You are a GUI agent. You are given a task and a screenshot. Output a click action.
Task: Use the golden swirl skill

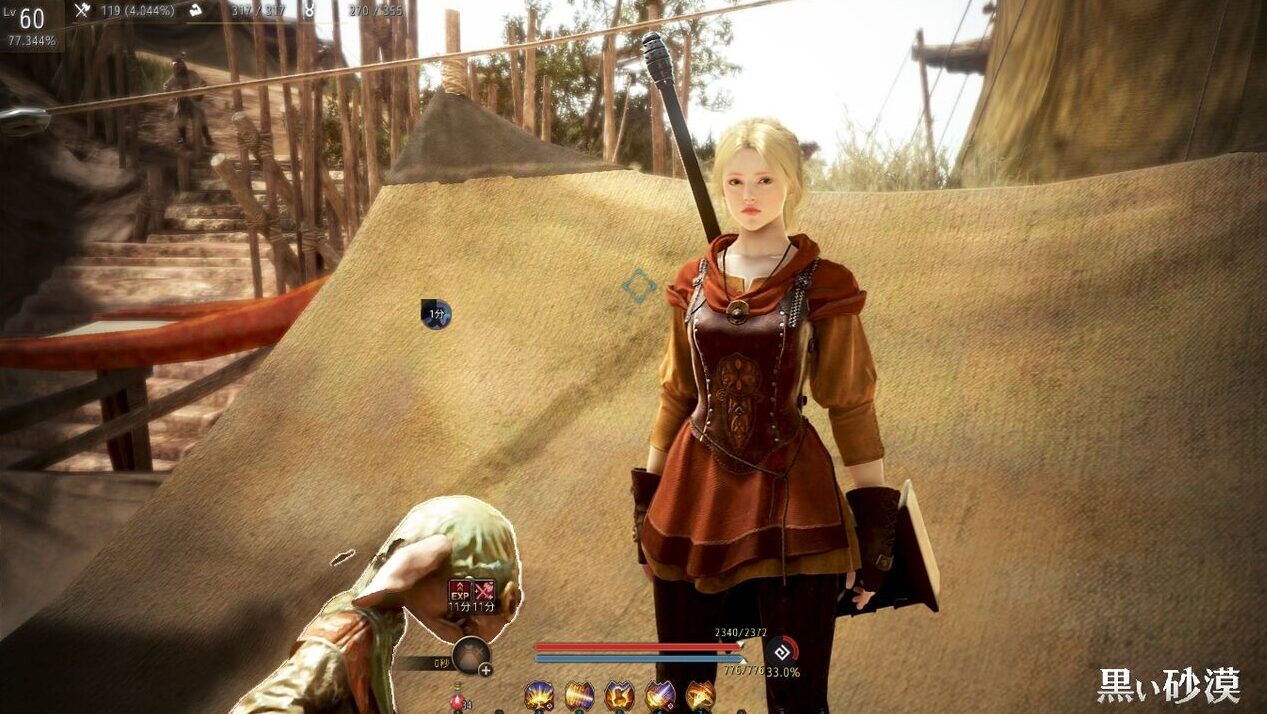(700, 695)
